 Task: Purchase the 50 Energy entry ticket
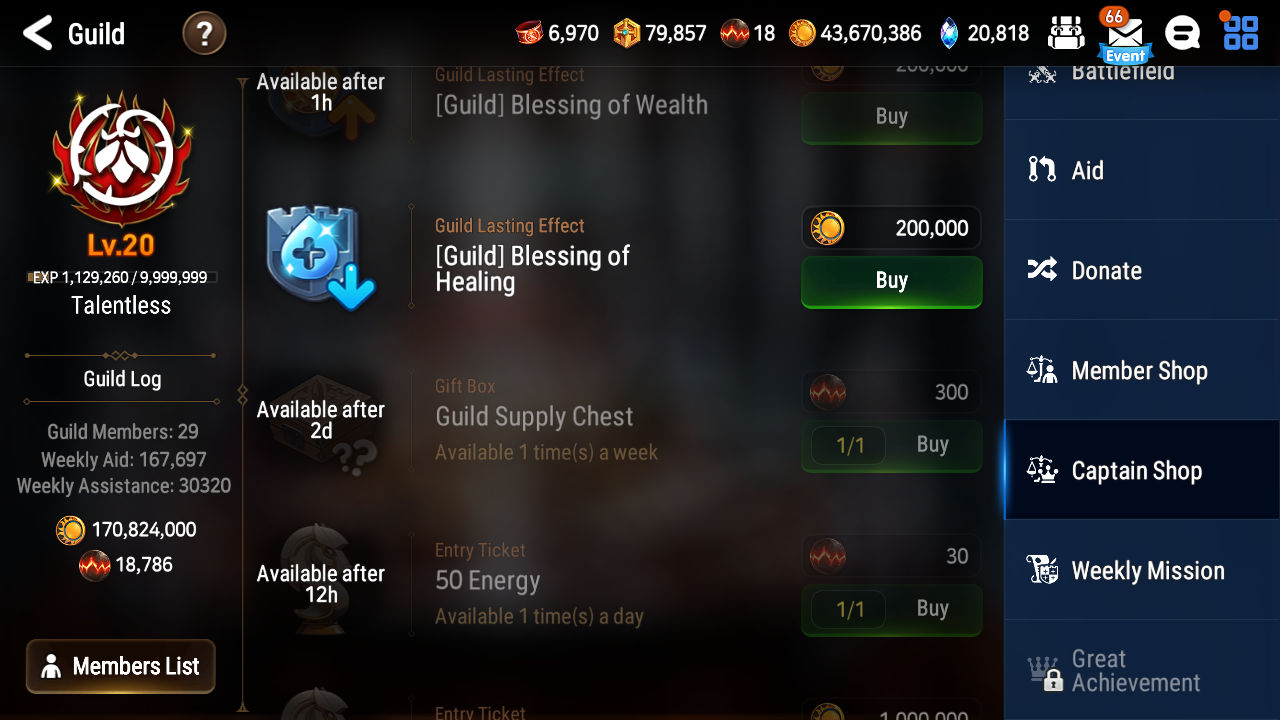click(x=932, y=608)
